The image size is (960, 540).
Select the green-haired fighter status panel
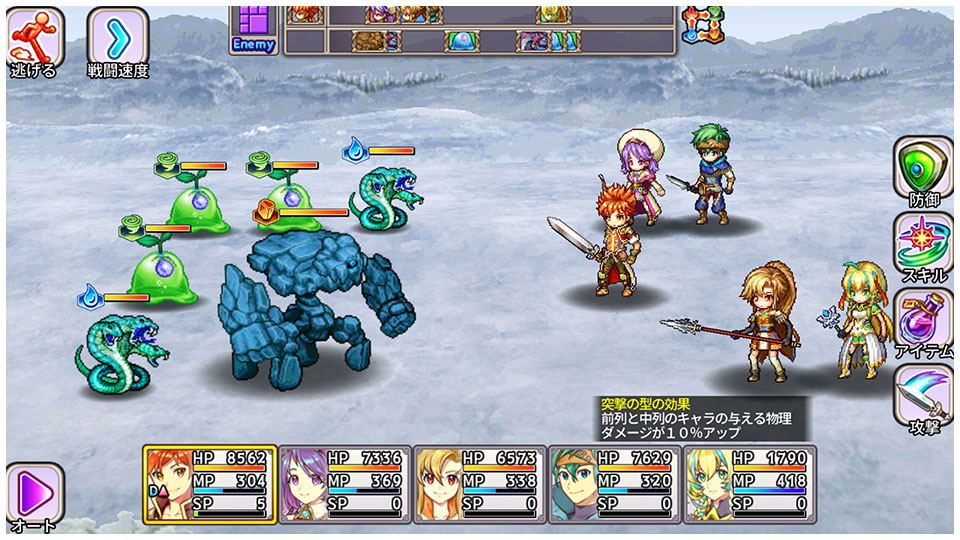(613, 484)
